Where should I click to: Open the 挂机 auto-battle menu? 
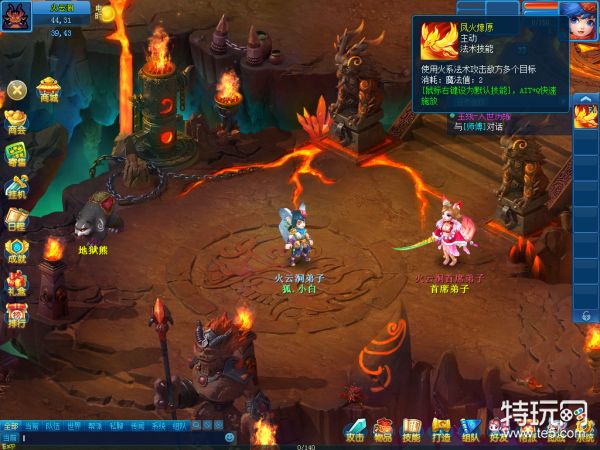click(x=16, y=187)
